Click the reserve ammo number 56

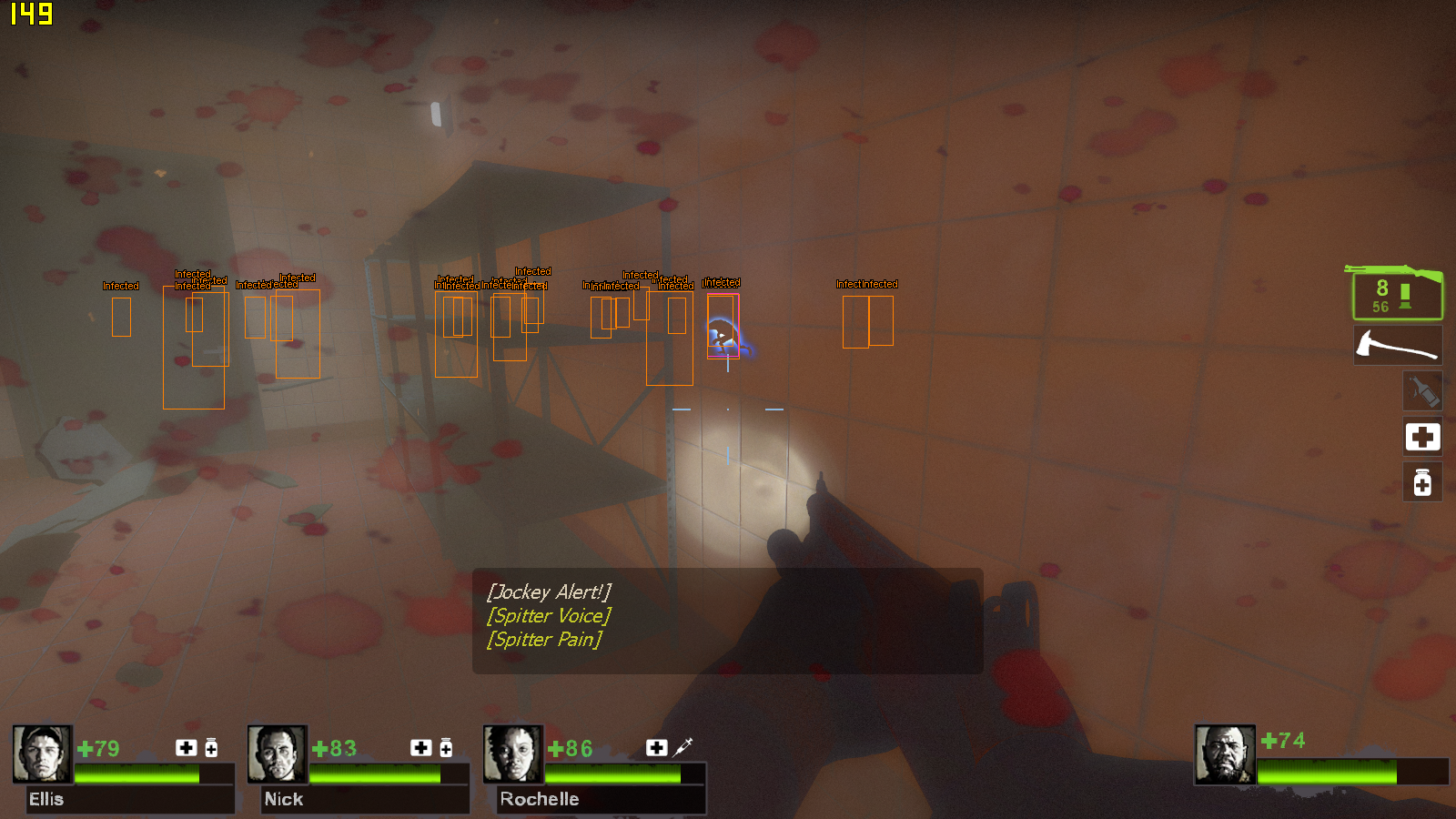[x=1380, y=307]
